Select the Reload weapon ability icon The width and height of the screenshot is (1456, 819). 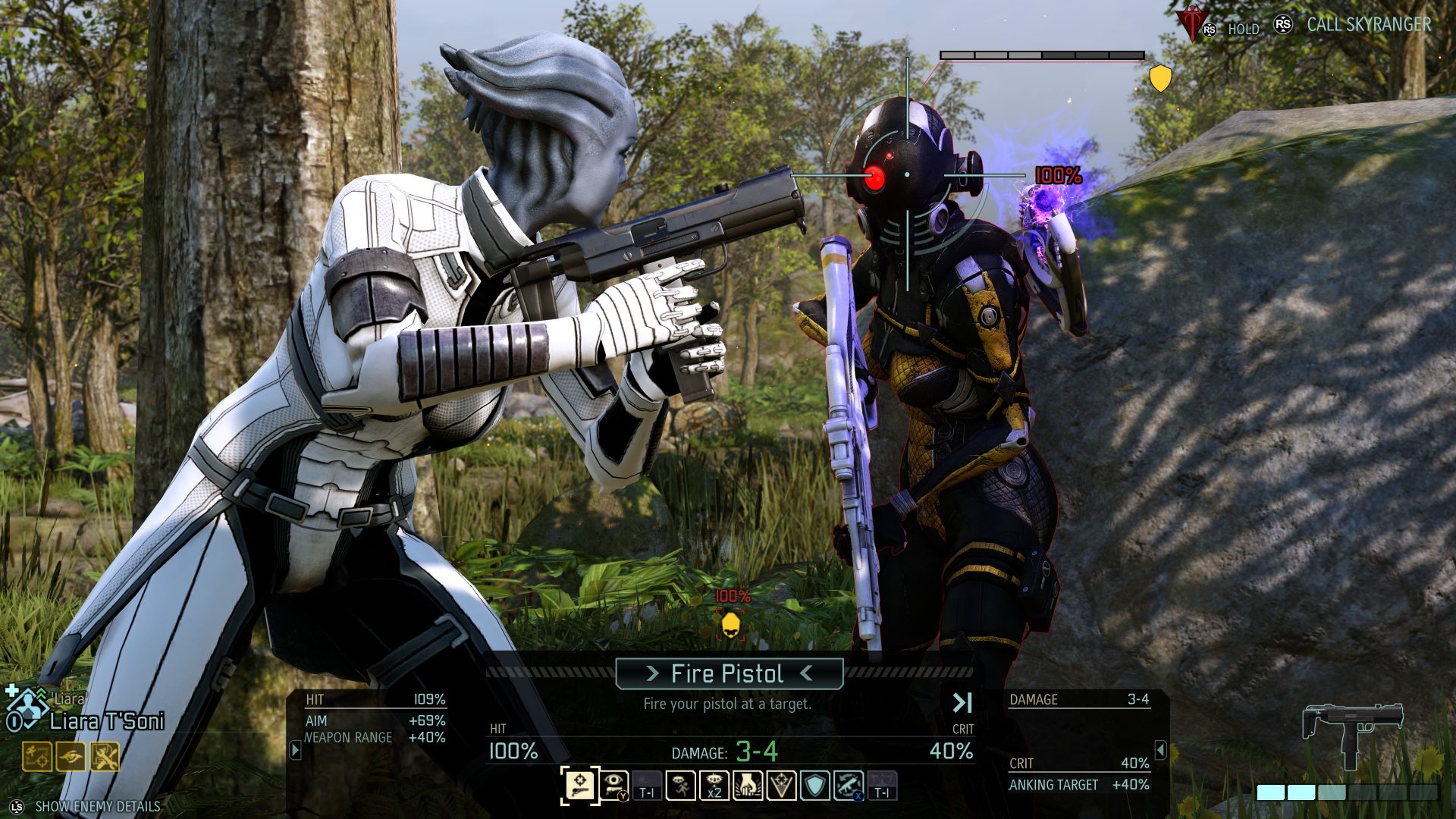[848, 785]
